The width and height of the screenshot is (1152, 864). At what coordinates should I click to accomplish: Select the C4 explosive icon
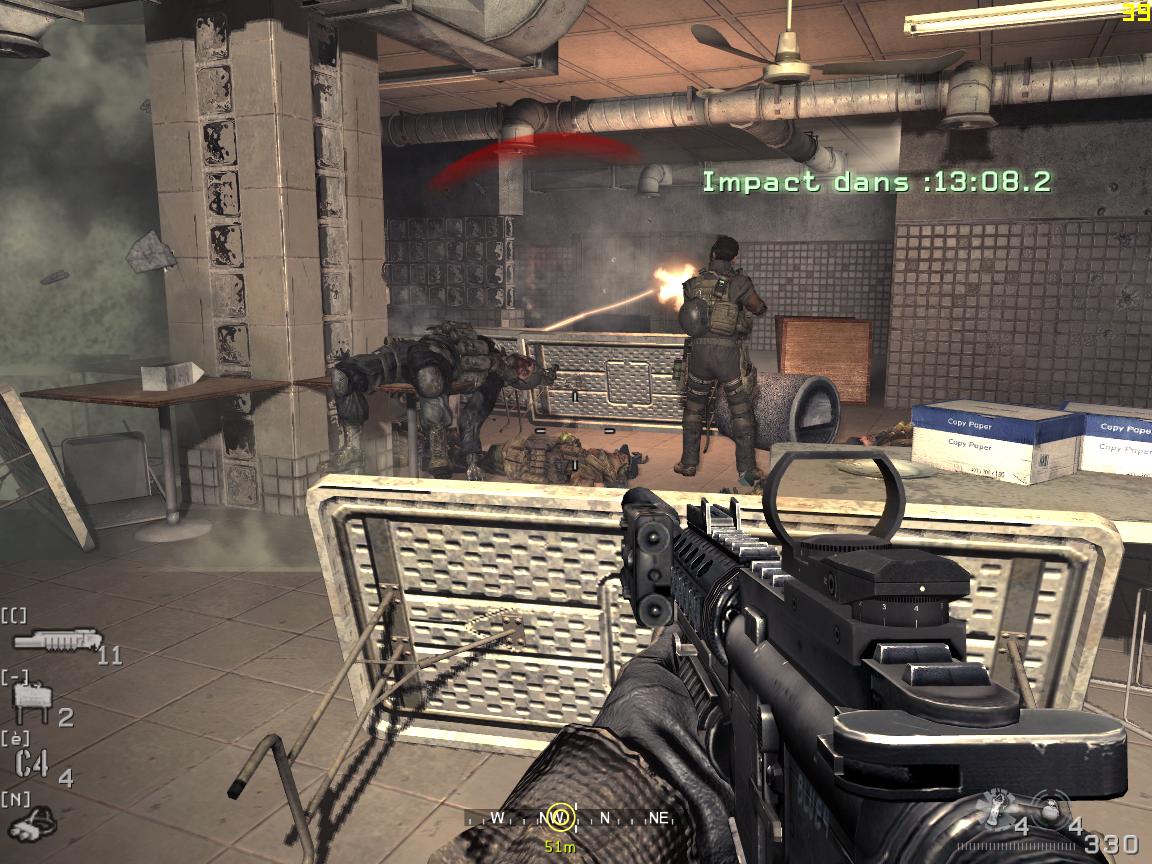click(x=33, y=764)
